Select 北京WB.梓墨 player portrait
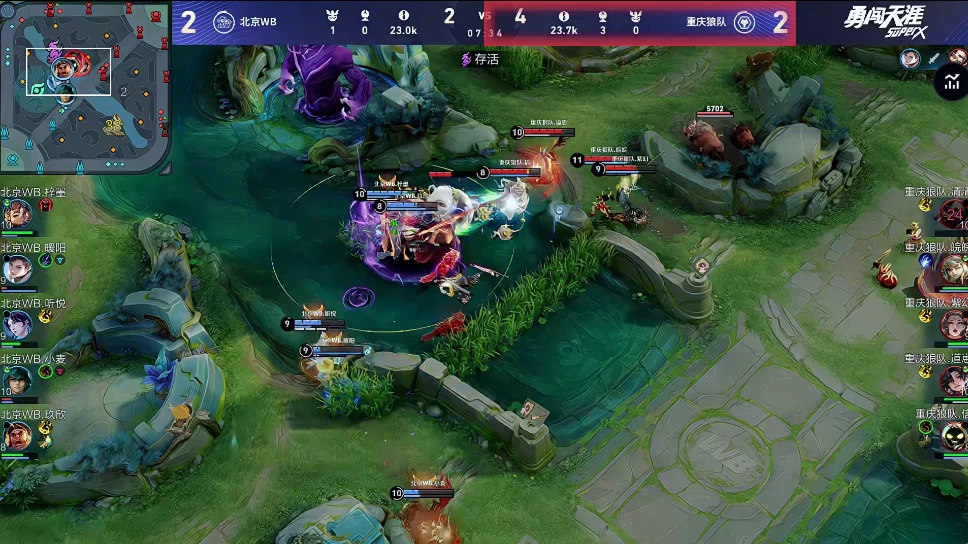The width and height of the screenshot is (968, 544). tap(17, 213)
